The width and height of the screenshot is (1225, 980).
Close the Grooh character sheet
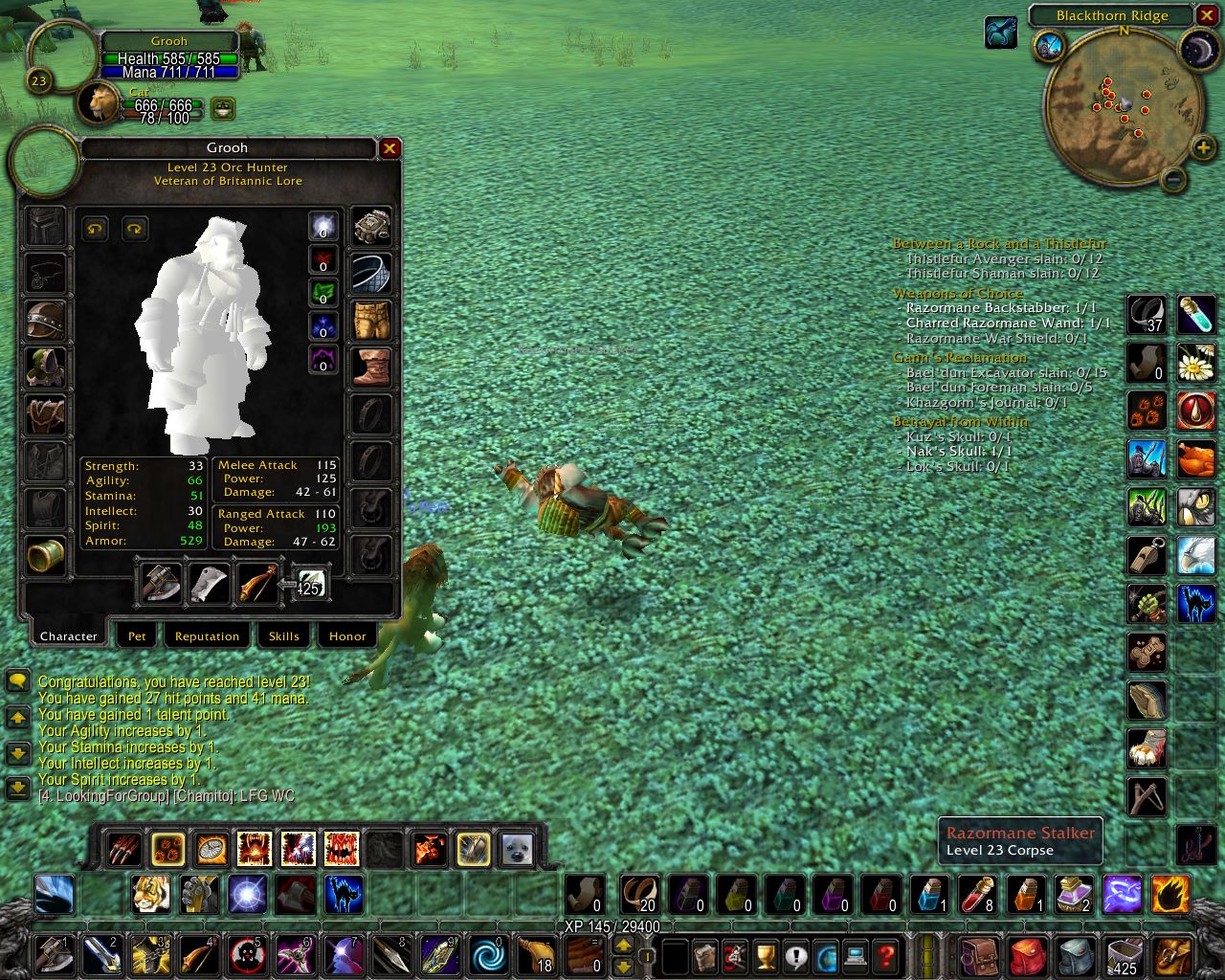(390, 148)
